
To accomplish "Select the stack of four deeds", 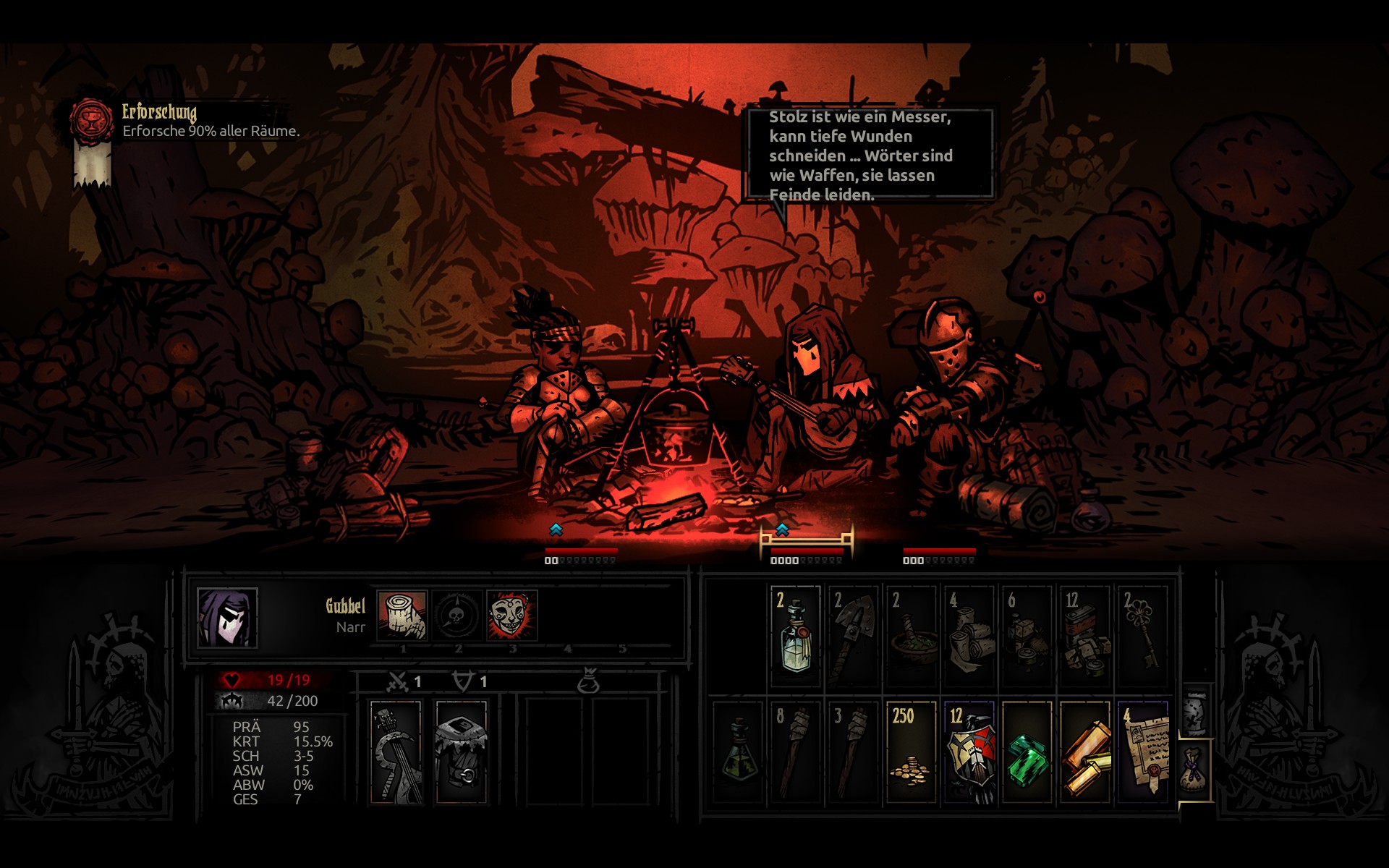I will pos(1142,752).
